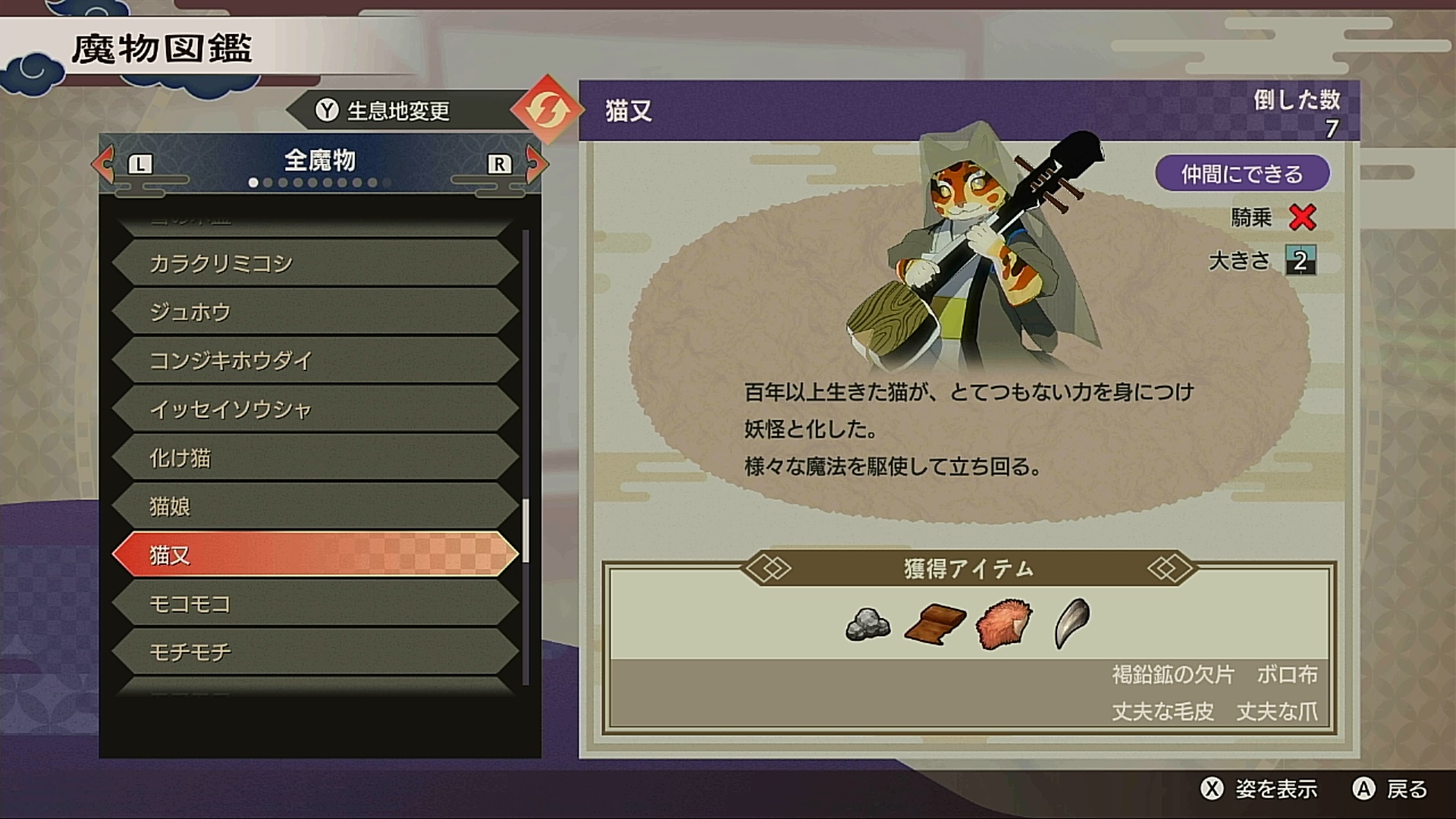
Task: Click the highlighted 猫又 row
Action: [x=315, y=555]
